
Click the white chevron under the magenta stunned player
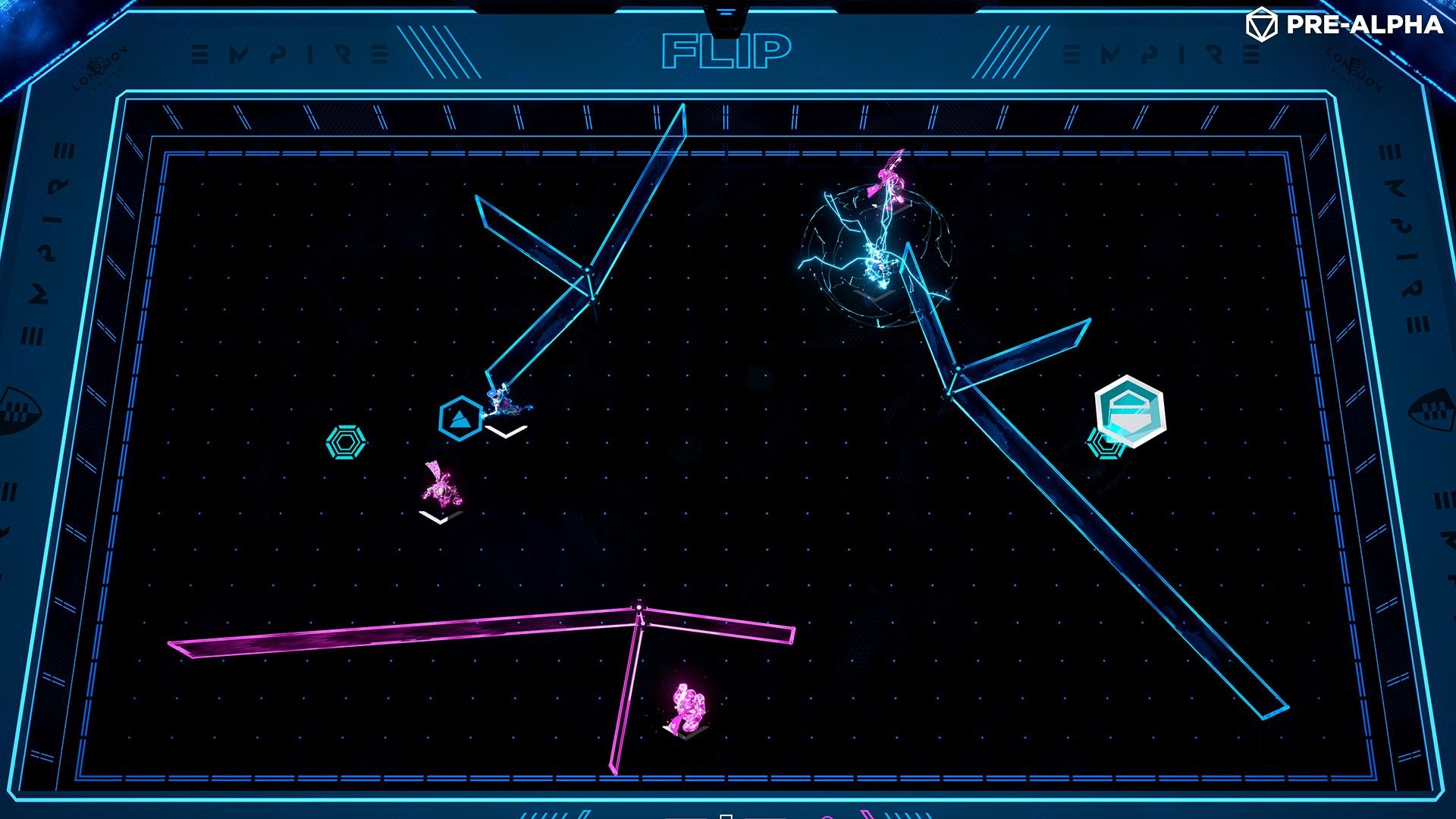pos(438,518)
